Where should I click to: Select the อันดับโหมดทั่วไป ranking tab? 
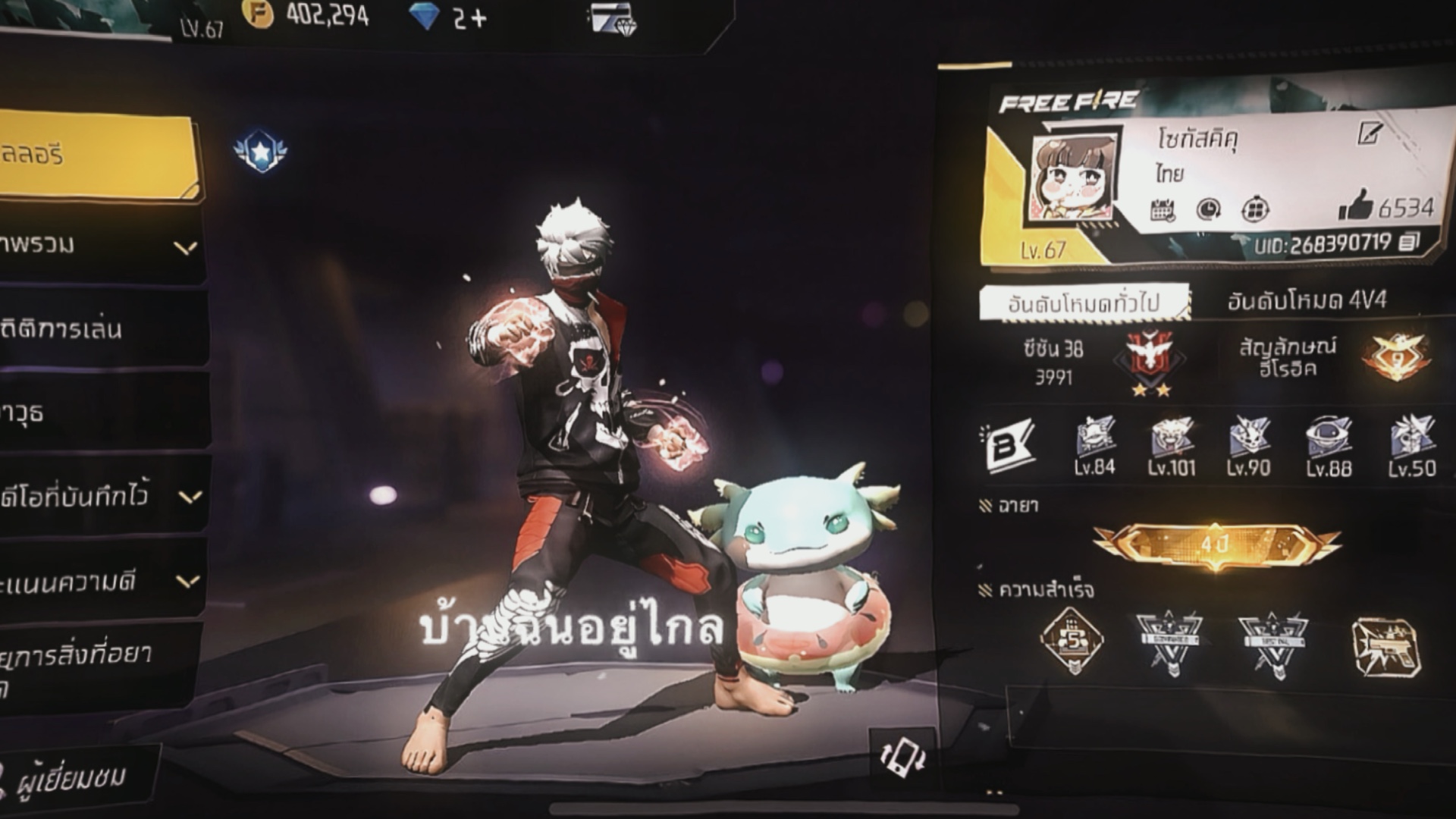[x=1083, y=303]
